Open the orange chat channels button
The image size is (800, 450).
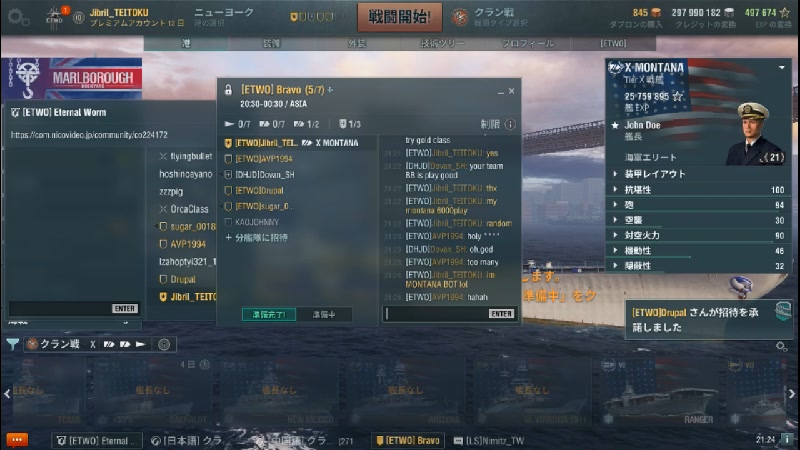(x=17, y=439)
